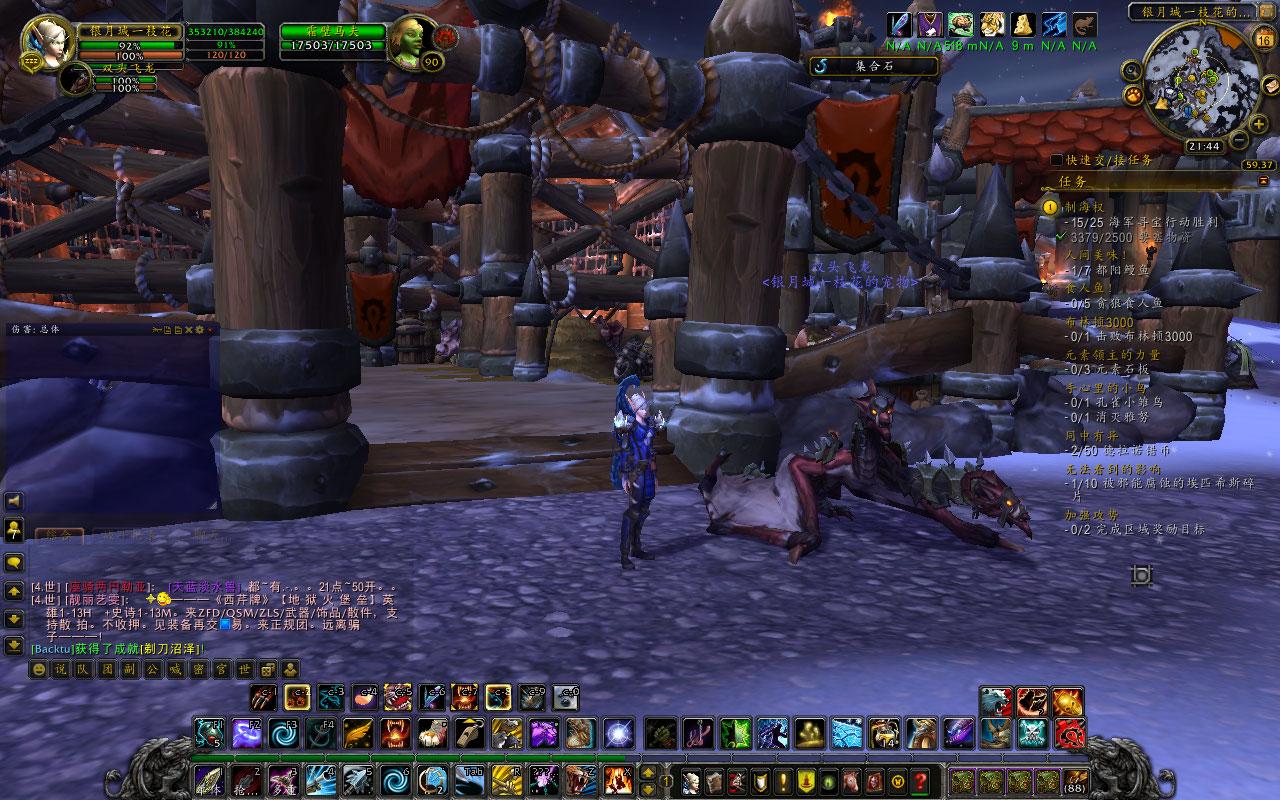The image size is (1280, 800).
Task: Click the dice roll chat button
Action: coord(268,669)
